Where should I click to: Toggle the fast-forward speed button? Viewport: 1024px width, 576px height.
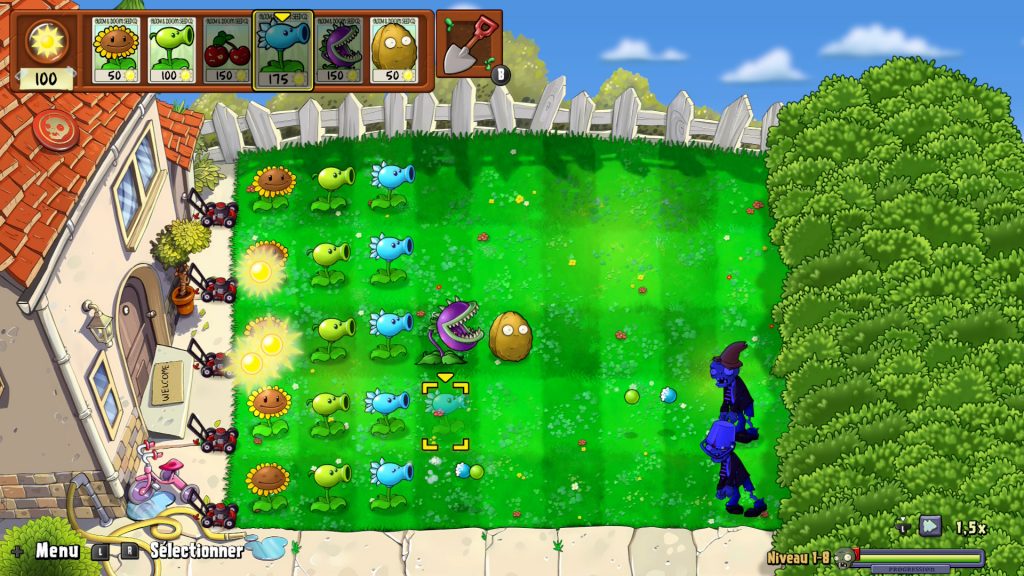coord(930,525)
